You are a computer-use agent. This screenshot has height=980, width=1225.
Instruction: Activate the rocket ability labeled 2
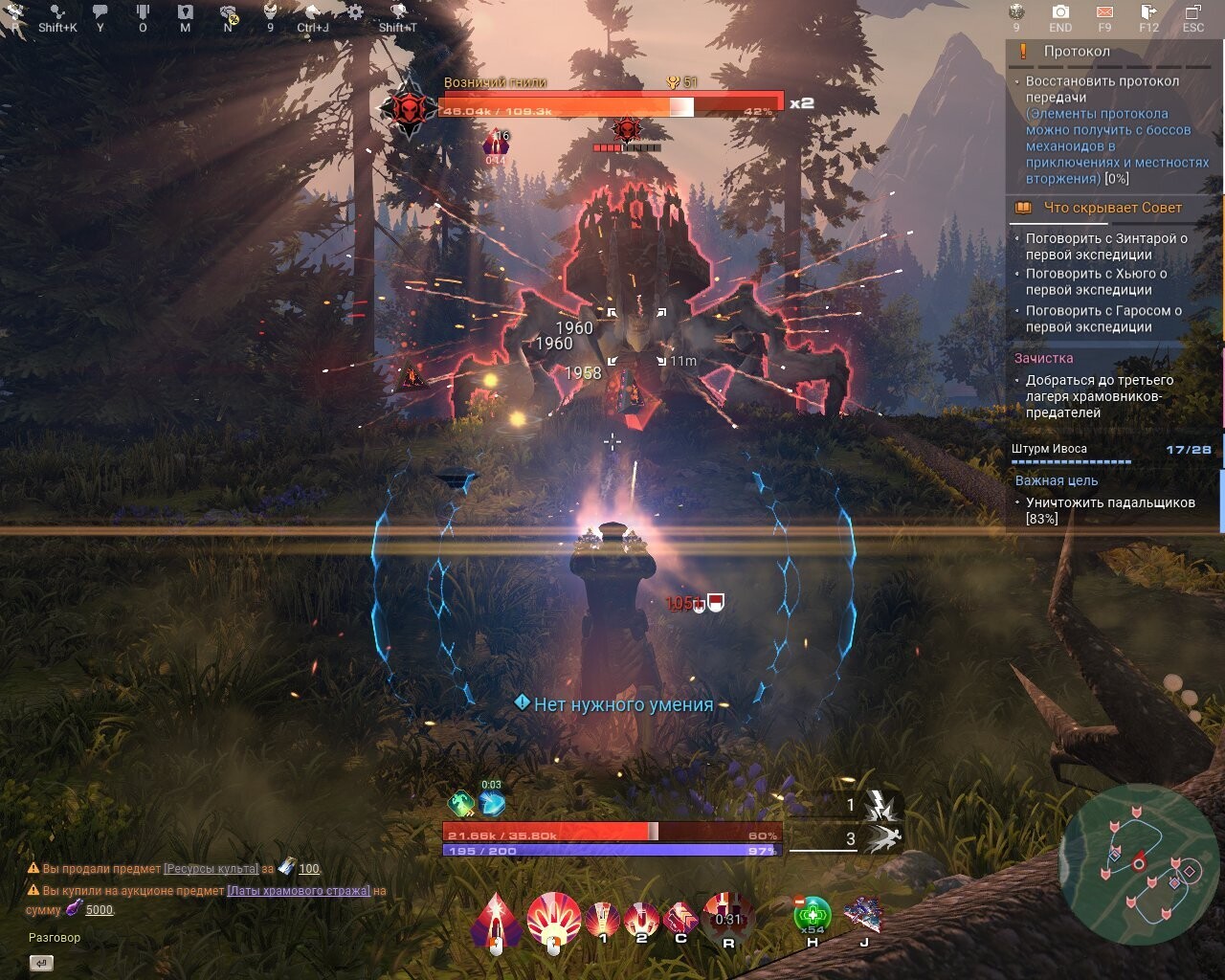(640, 919)
